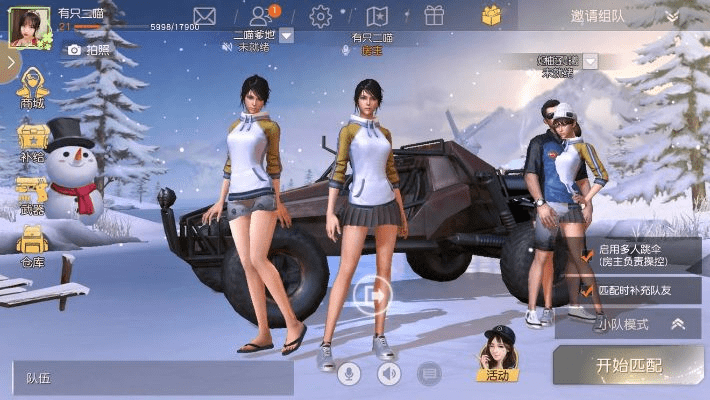Type in the 队伍 team chat box
This screenshot has height=400, width=710.
(x=150, y=378)
